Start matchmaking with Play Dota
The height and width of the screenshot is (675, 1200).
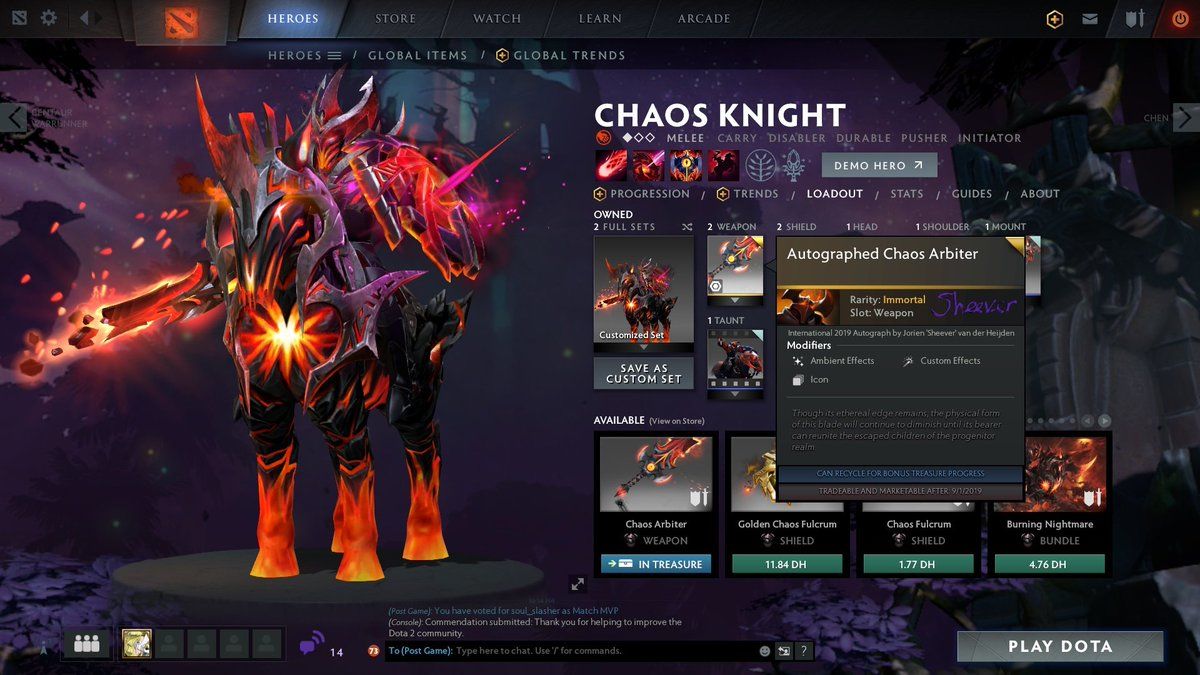tap(1060, 646)
